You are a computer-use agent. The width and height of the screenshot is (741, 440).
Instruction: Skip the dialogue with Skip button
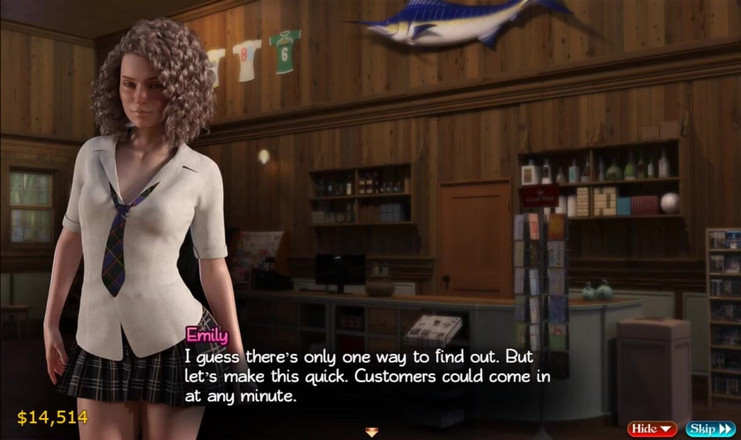tap(710, 429)
